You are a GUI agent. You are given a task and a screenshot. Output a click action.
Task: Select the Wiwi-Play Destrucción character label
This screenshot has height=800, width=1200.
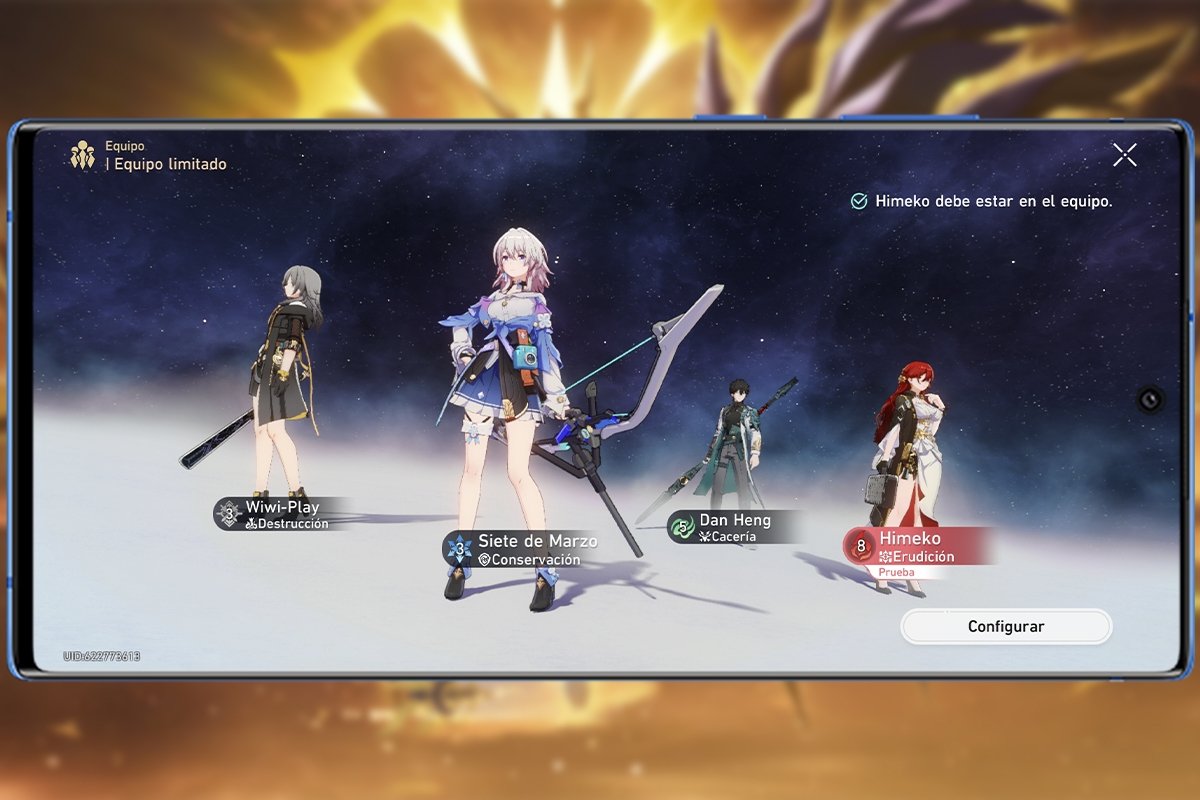[280, 514]
